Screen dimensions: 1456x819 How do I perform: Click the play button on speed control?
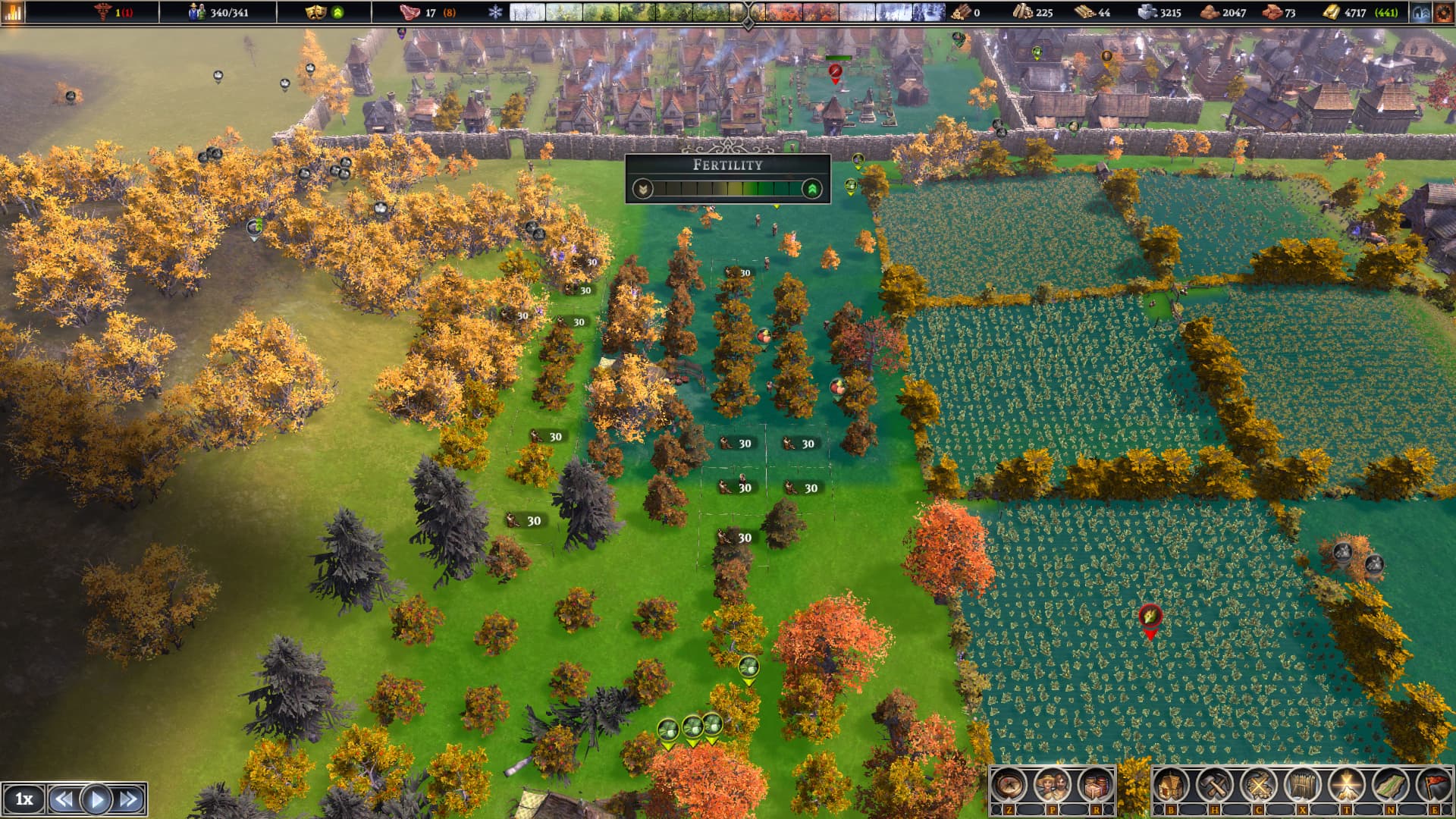96,799
